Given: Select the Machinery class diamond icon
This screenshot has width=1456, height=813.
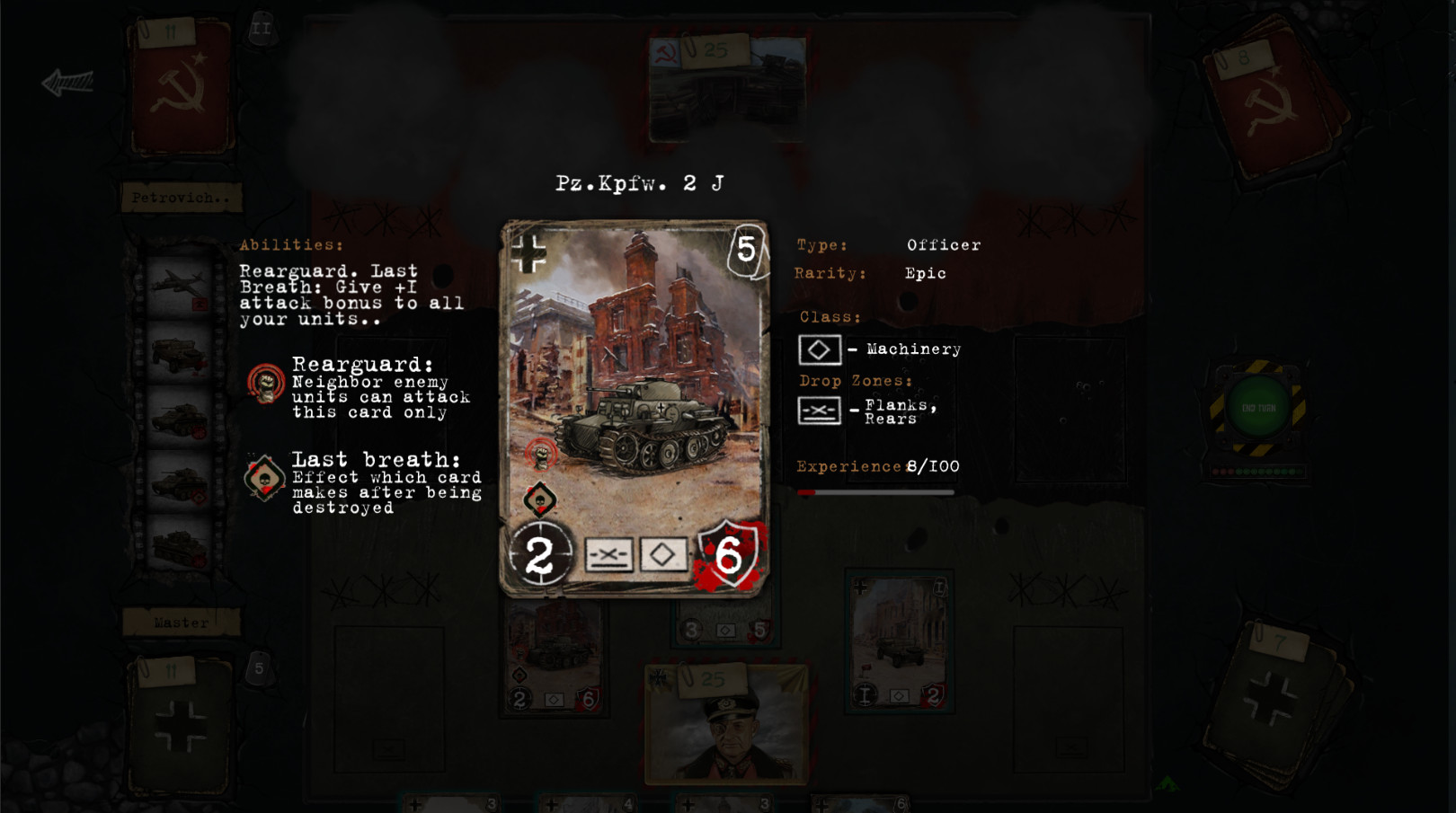Looking at the screenshot, I should [x=819, y=349].
